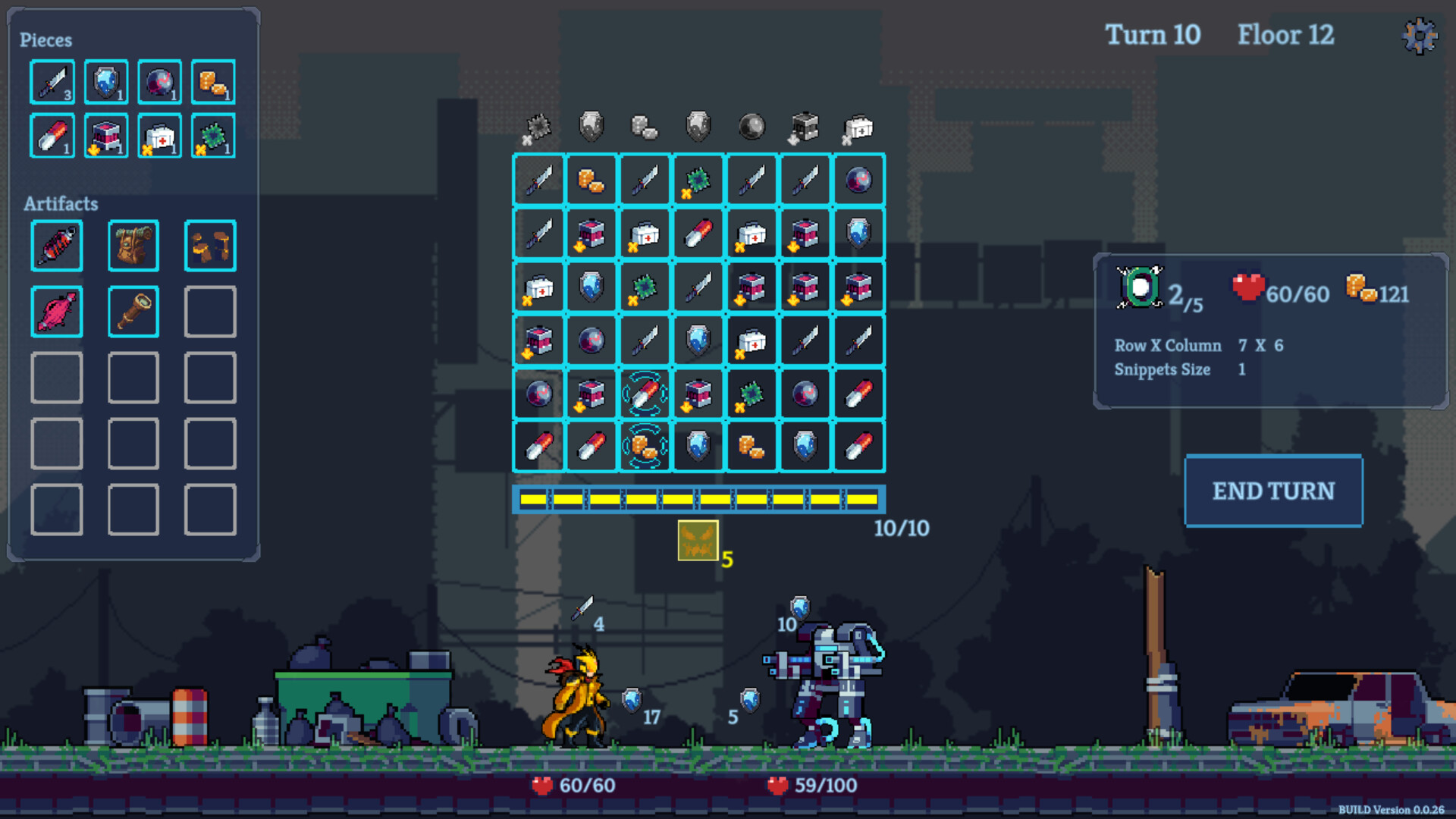Image resolution: width=1456 pixels, height=819 pixels.
Task: Select the blue shield piece with count 1
Action: 105,81
